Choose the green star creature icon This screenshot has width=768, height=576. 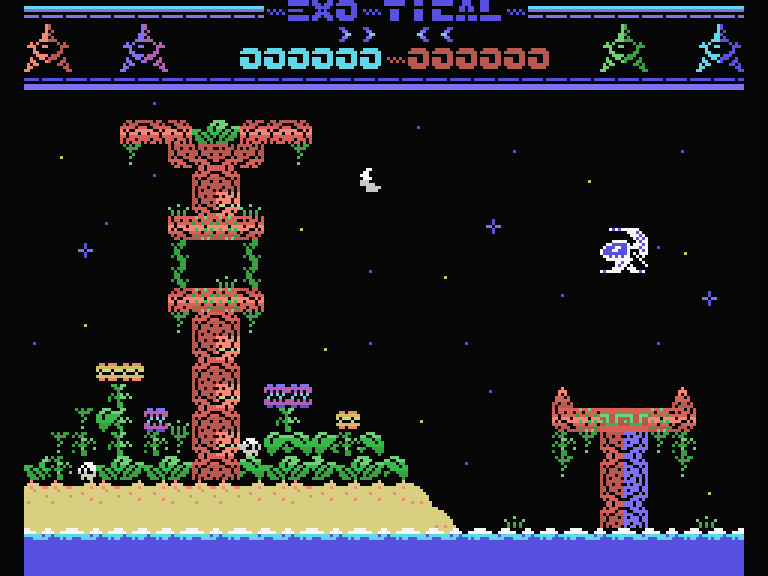coord(623,49)
